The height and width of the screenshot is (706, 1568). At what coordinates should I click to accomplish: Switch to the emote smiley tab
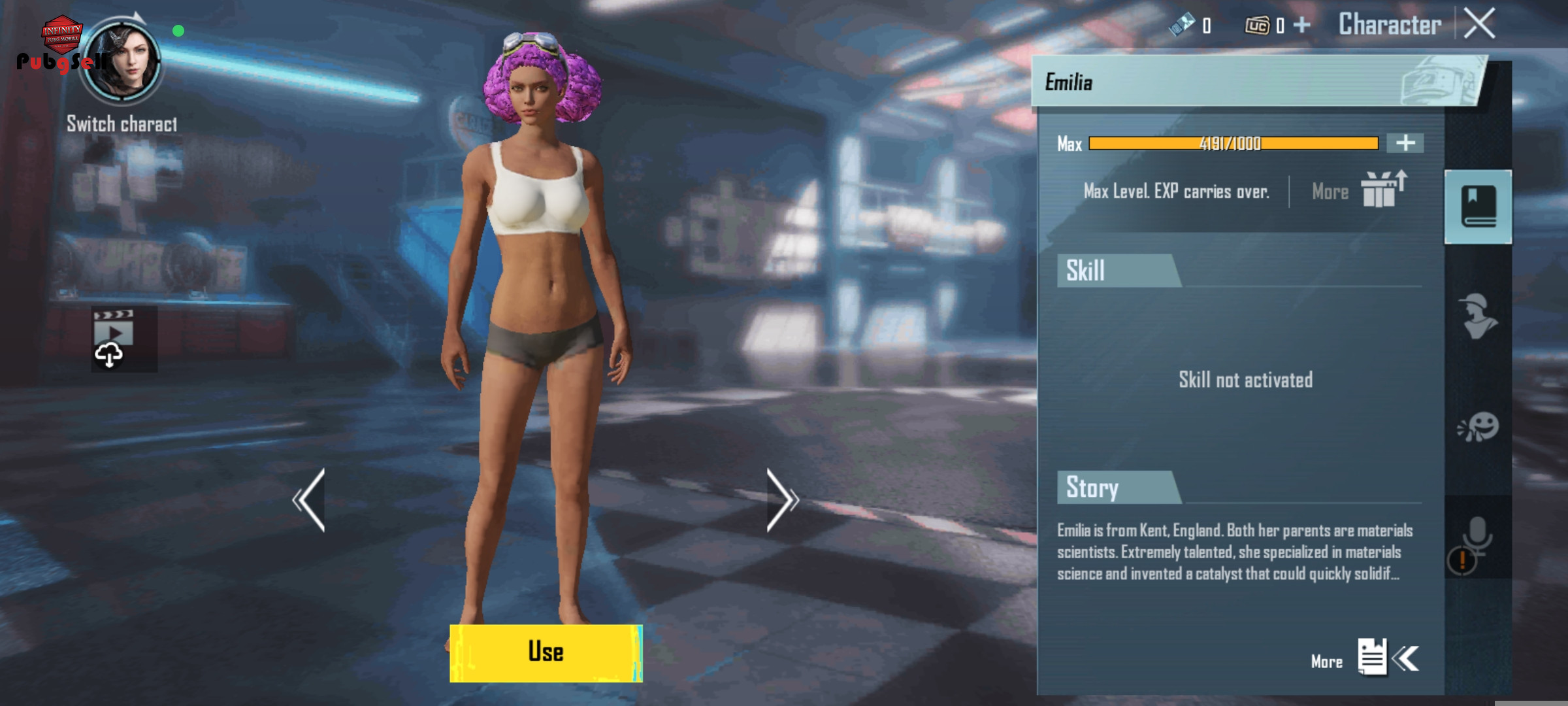[1478, 427]
